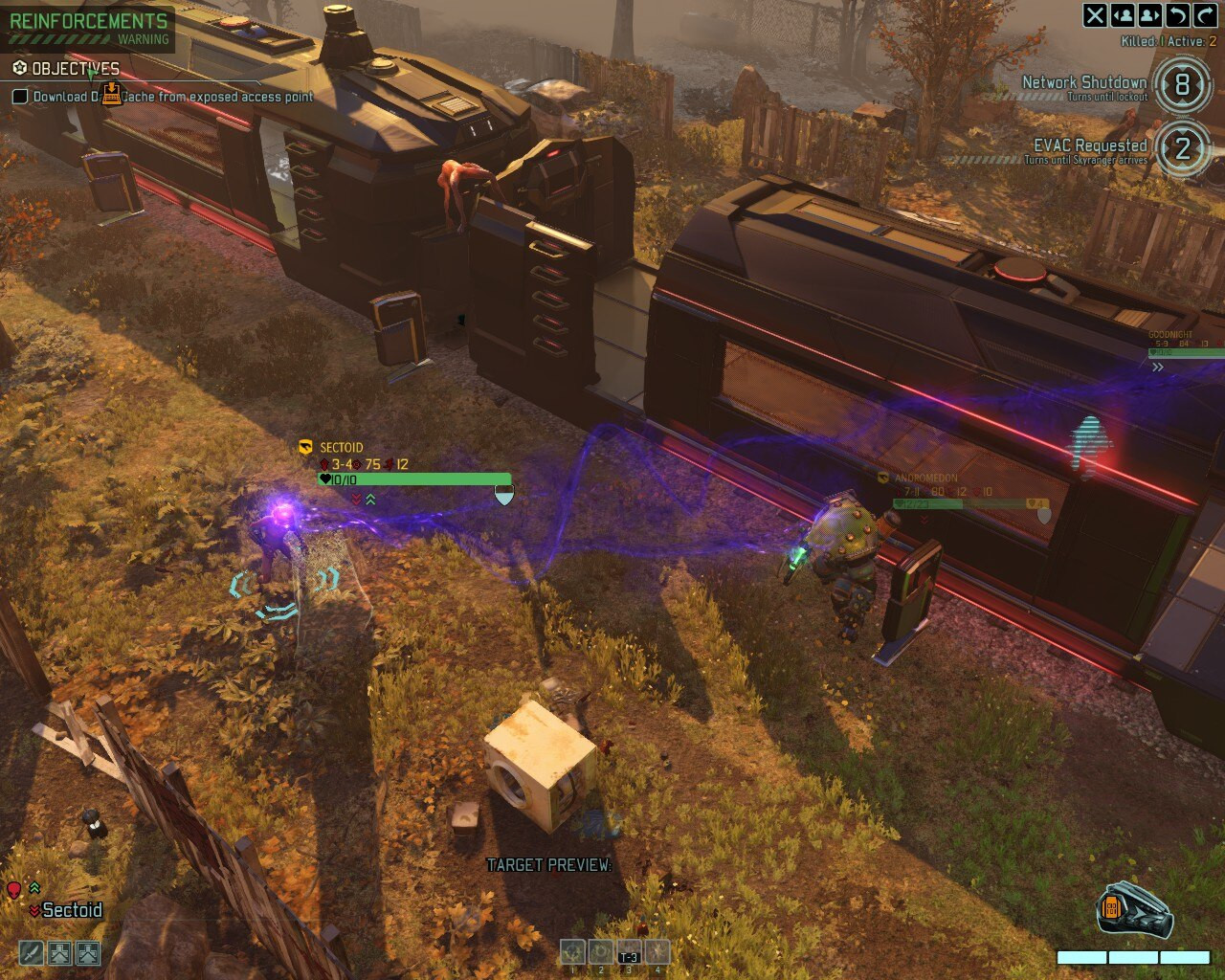Open the Reinforcements warning banner
The image size is (1225, 980).
tap(88, 26)
